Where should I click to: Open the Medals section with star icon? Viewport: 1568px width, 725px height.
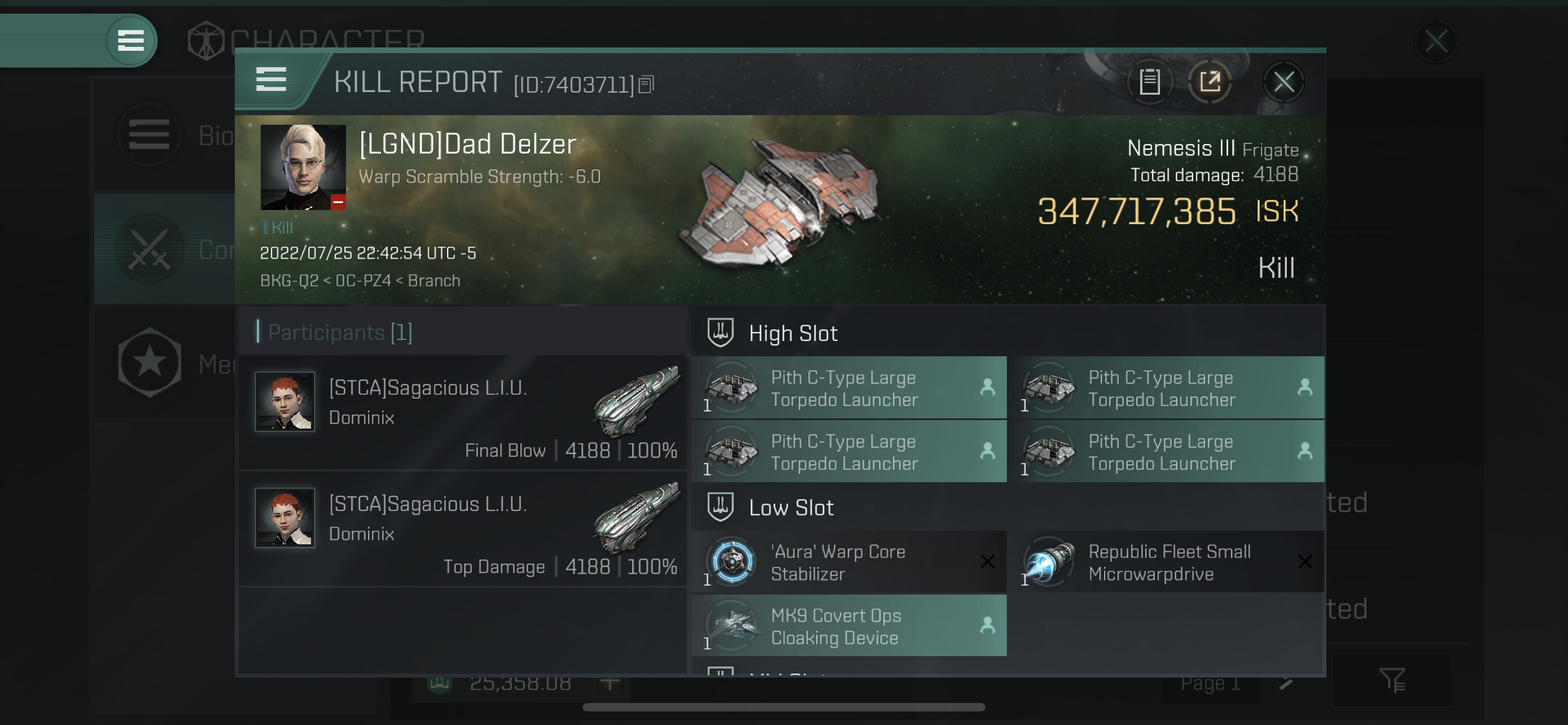[x=150, y=364]
